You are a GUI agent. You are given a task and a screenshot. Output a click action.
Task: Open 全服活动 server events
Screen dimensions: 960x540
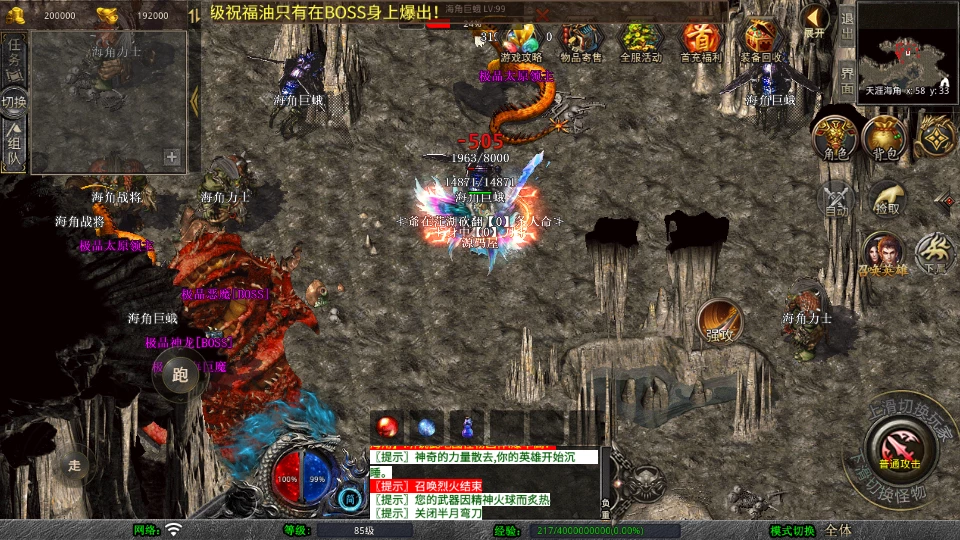[641, 40]
